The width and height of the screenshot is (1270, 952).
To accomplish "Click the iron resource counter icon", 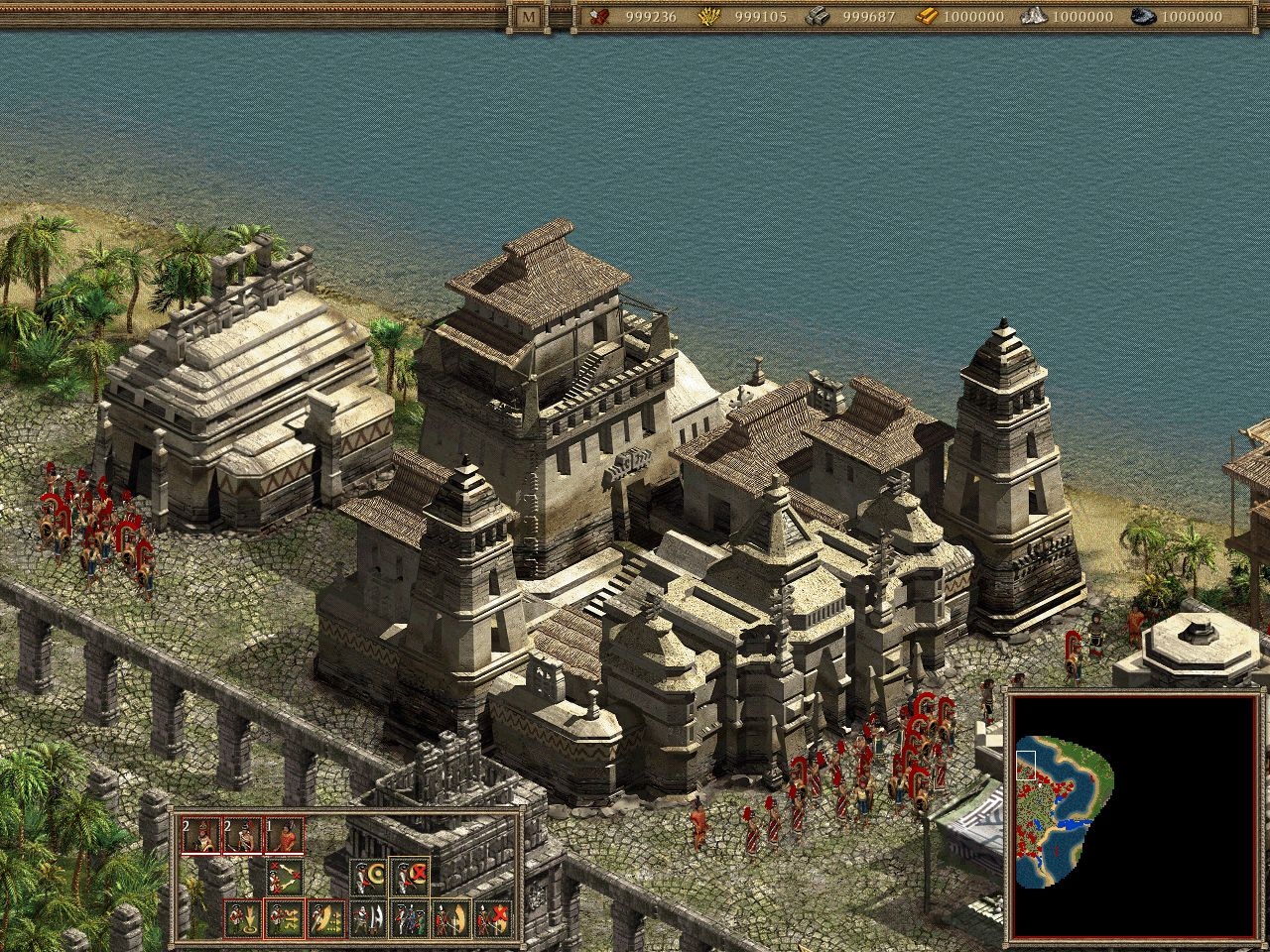I will [x=818, y=17].
